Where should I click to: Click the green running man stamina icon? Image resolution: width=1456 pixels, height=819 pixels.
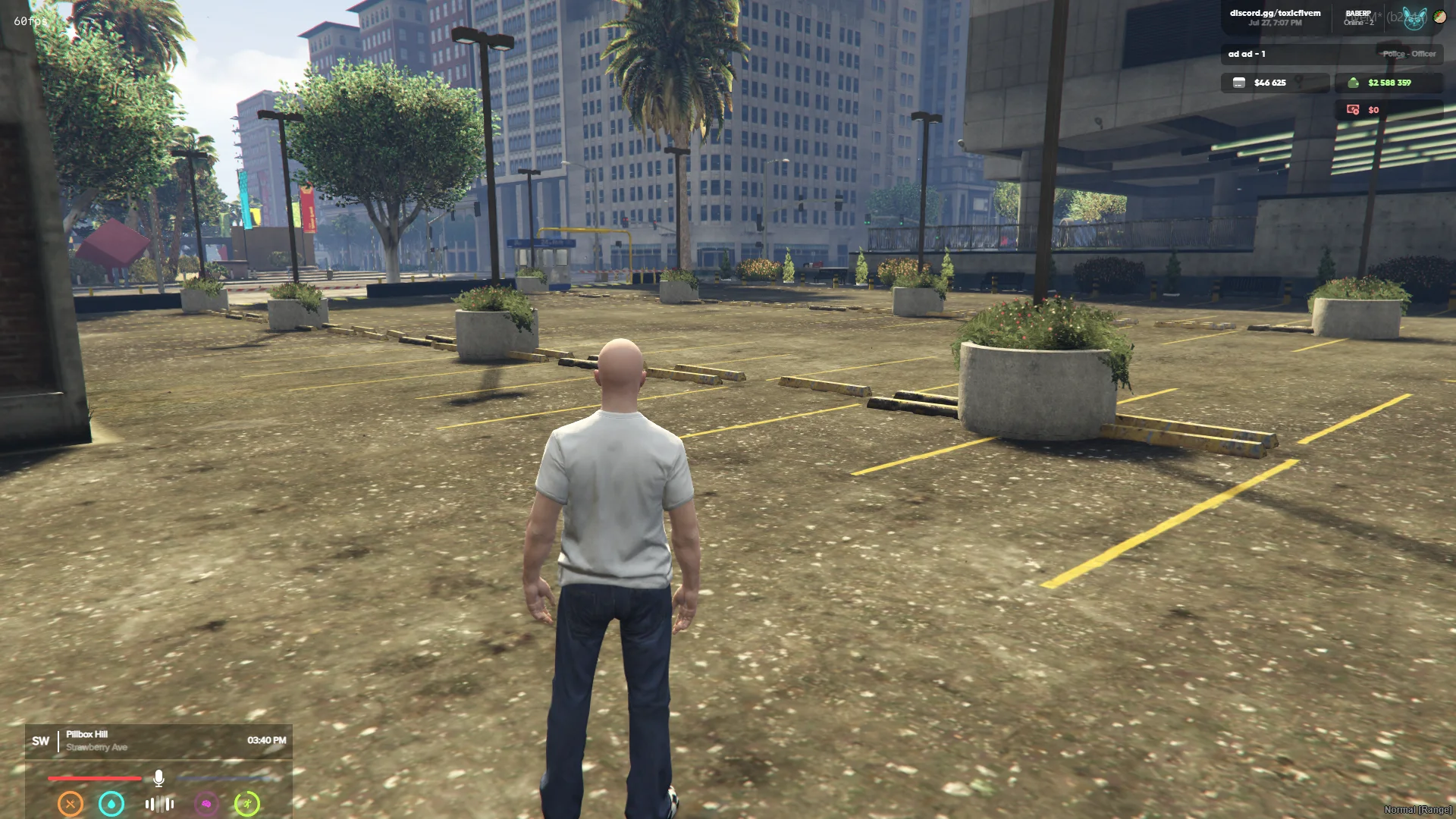click(247, 803)
